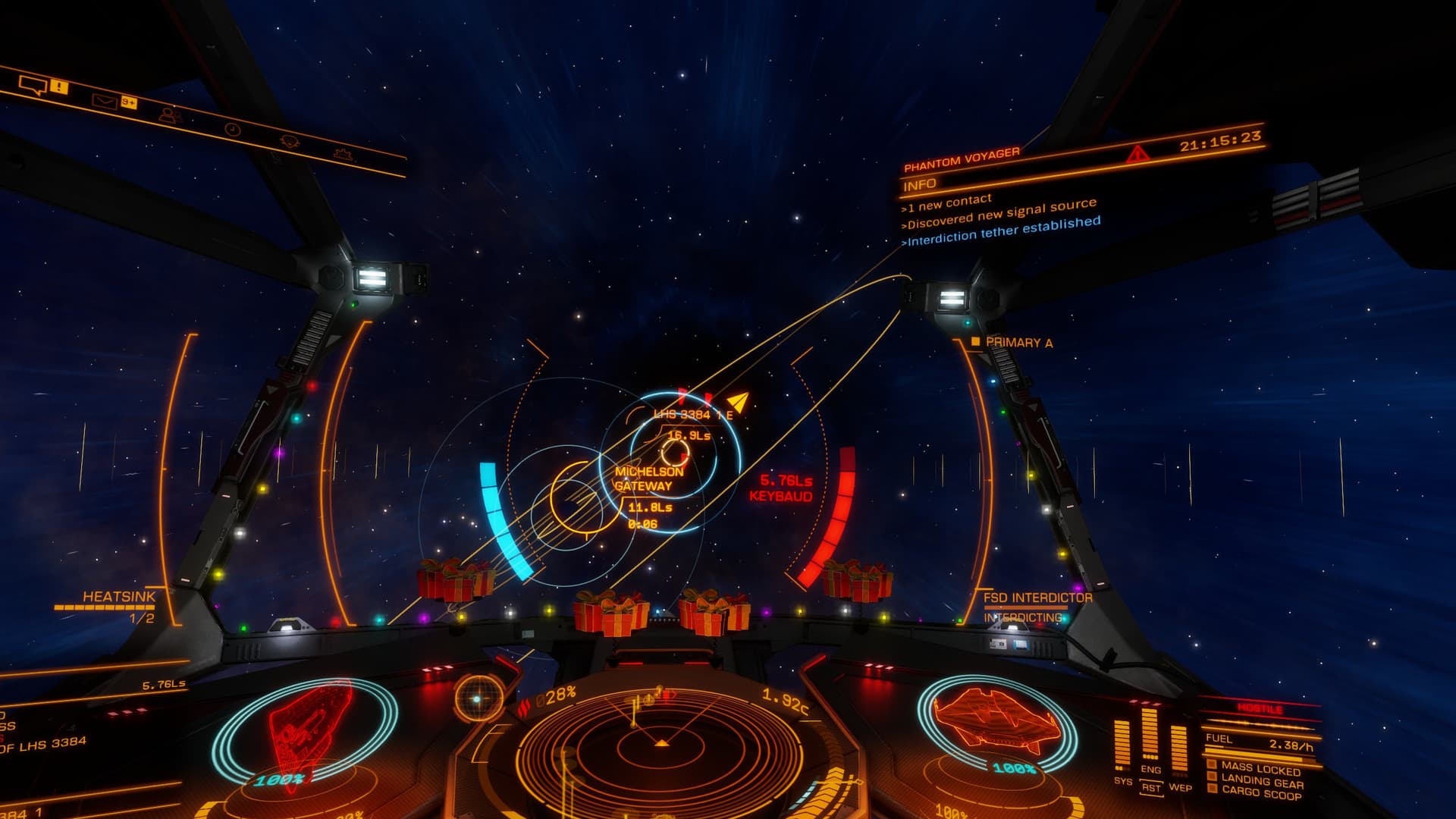The width and height of the screenshot is (1456, 819).
Task: Open the inbox envelope icon
Action: 104,100
